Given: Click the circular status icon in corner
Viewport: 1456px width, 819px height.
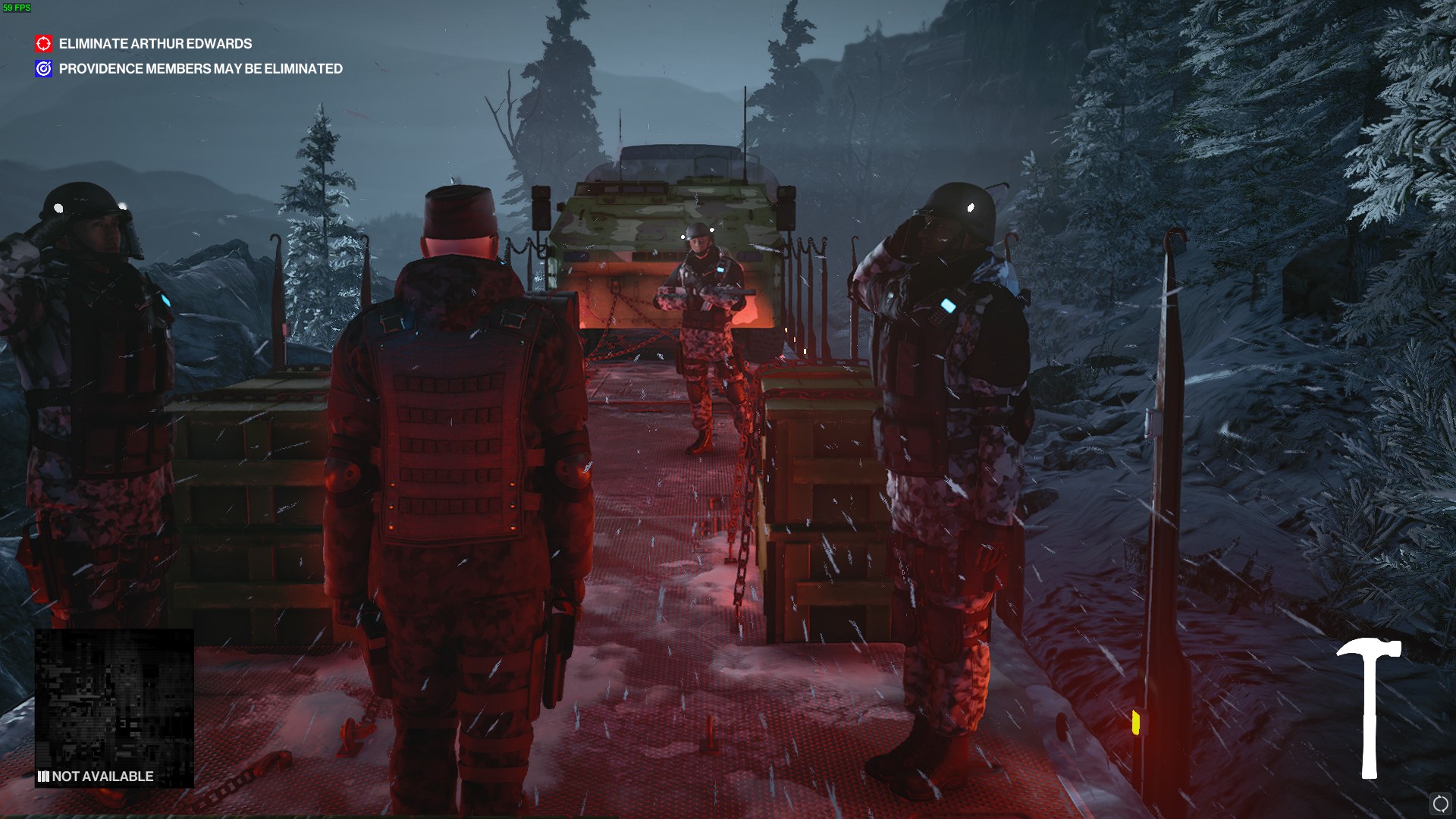Looking at the screenshot, I should [x=1440, y=804].
